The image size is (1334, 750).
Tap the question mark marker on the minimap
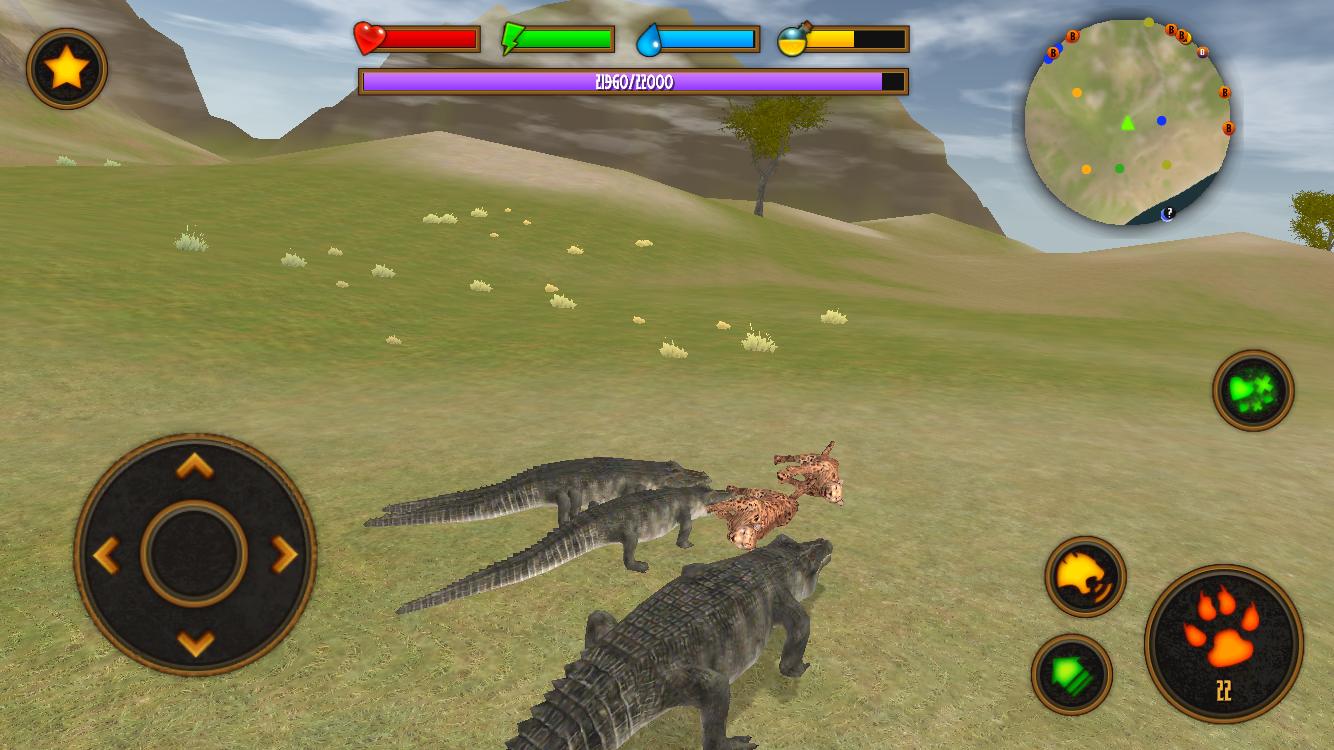(x=1168, y=211)
